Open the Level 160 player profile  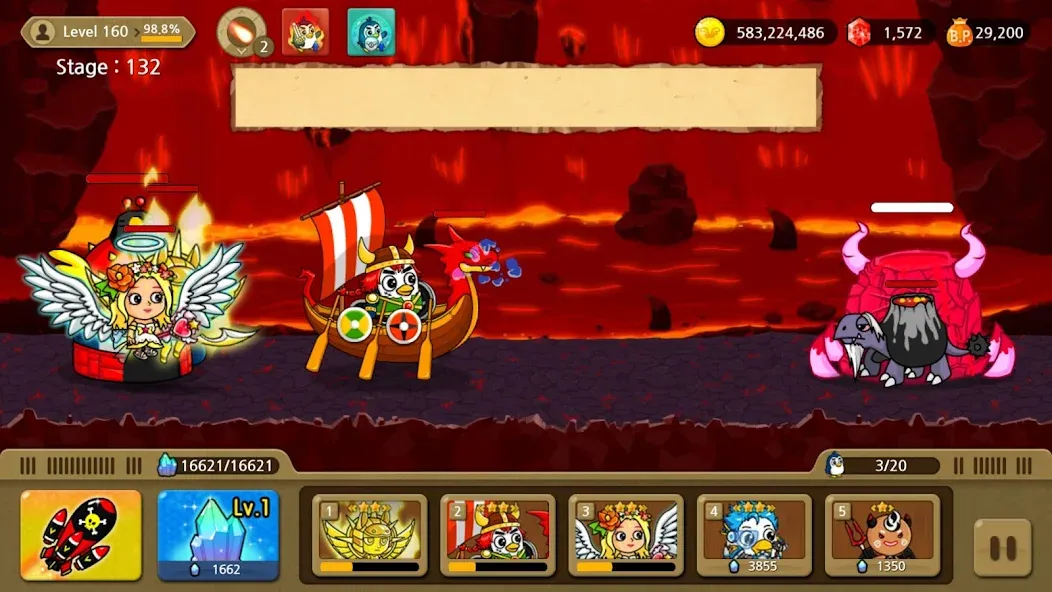(x=108, y=32)
